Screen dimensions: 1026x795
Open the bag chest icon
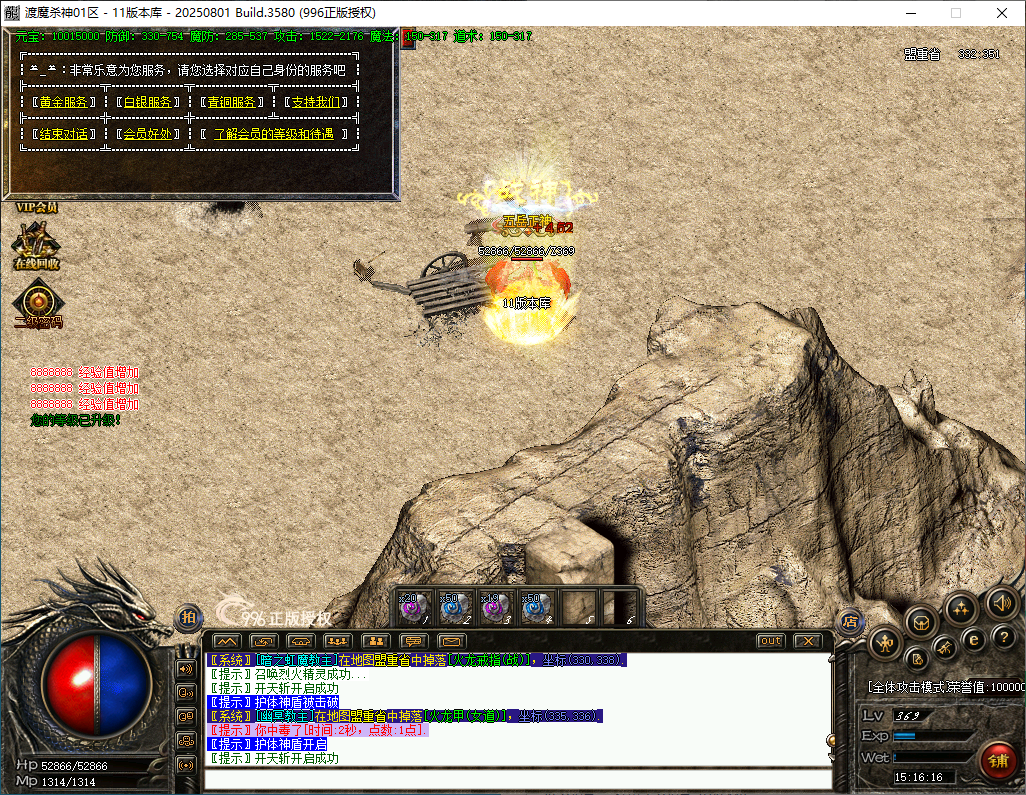click(921, 622)
